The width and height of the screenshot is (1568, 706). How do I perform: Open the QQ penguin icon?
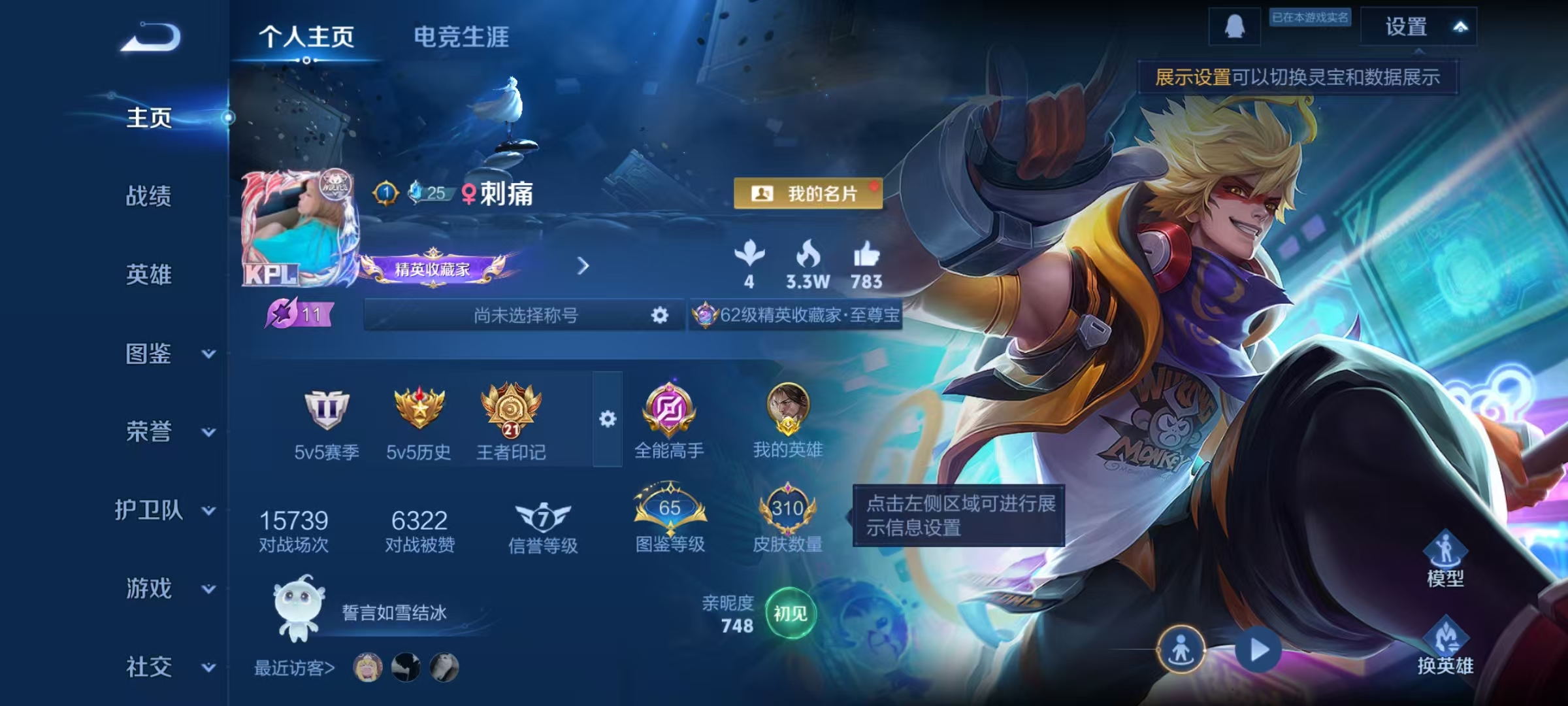point(1235,27)
